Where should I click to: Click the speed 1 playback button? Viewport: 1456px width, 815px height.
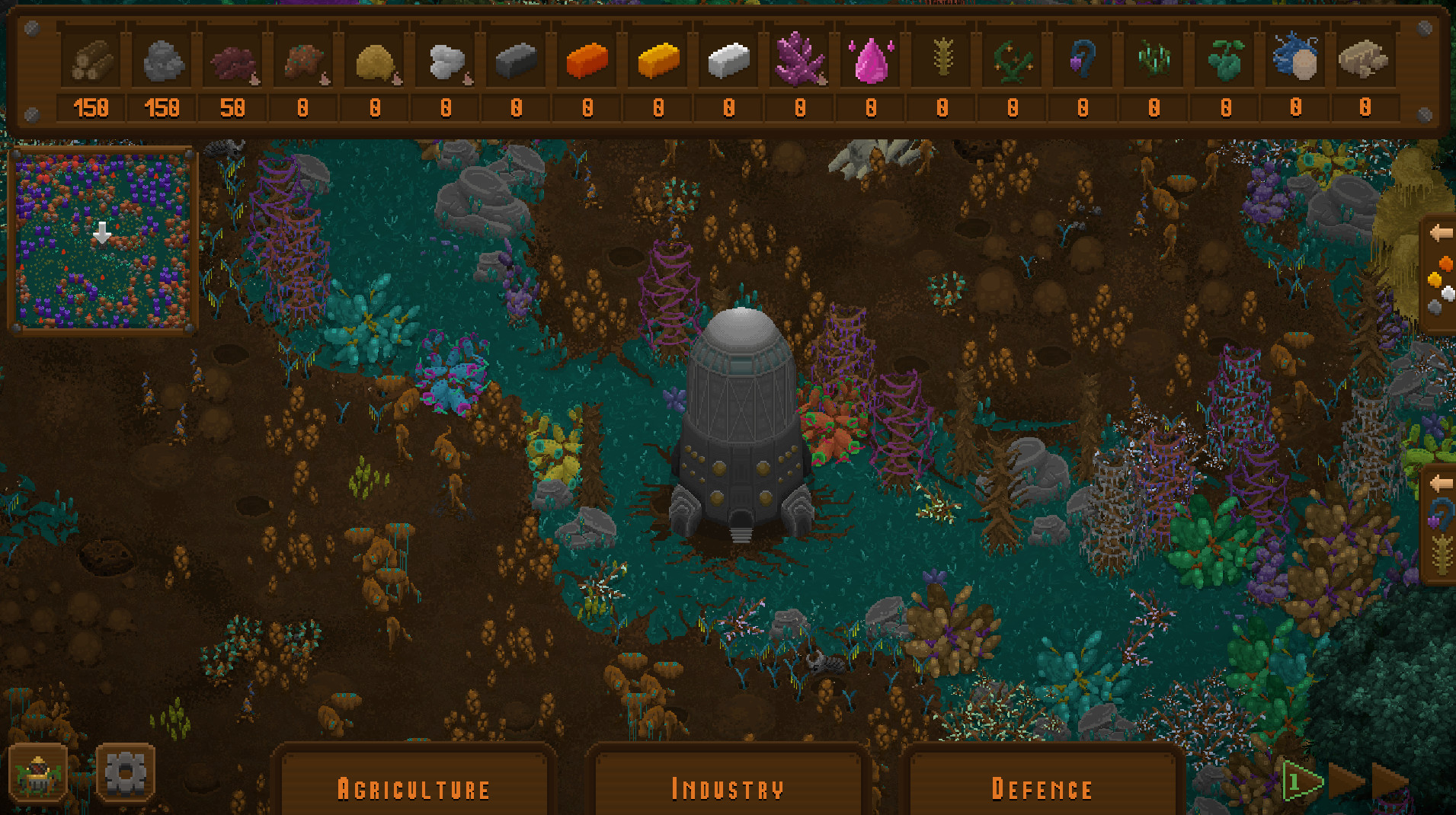(x=1303, y=781)
